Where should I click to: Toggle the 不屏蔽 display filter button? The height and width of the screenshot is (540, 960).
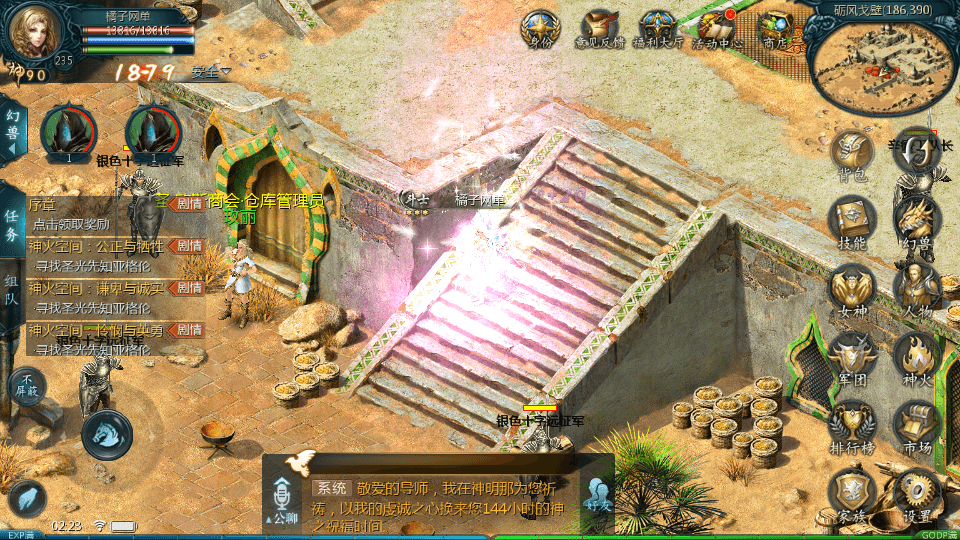[x=27, y=385]
